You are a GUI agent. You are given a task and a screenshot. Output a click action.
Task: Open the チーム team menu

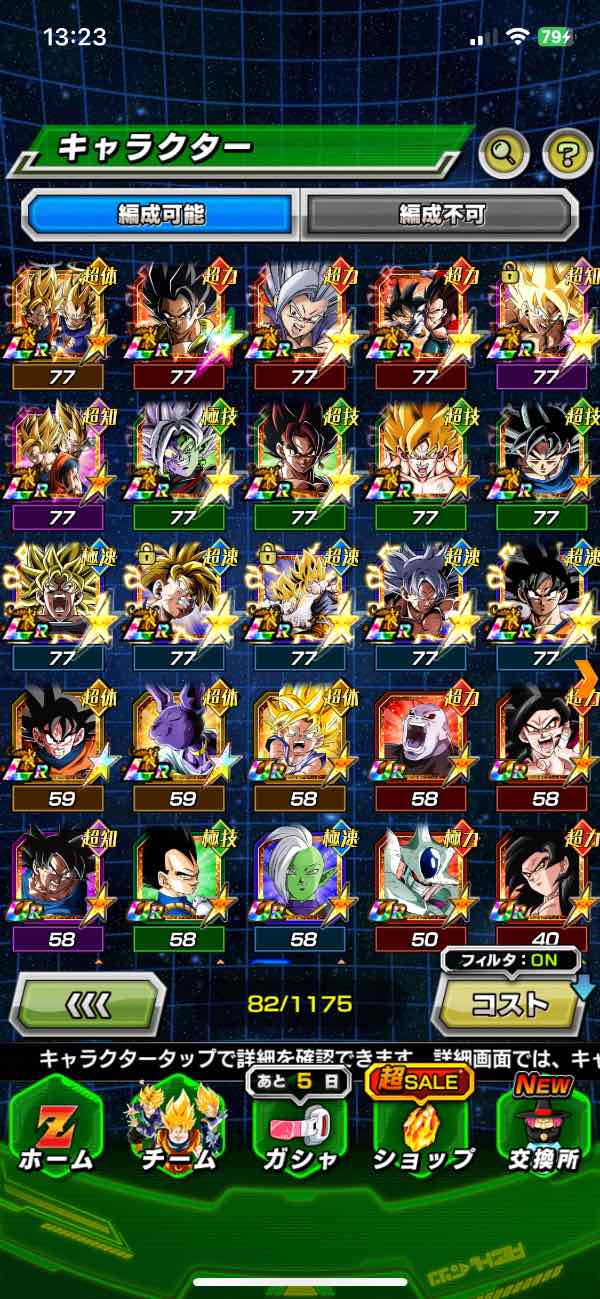tap(176, 1125)
